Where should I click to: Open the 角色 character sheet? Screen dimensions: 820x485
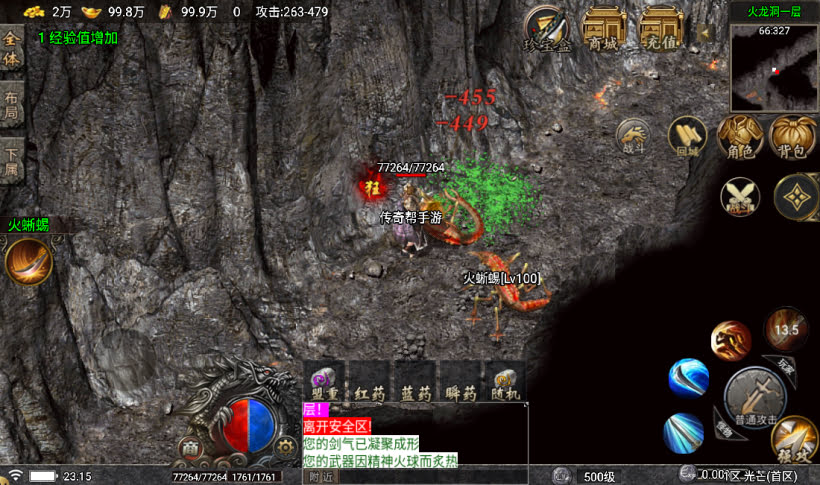[x=741, y=135]
